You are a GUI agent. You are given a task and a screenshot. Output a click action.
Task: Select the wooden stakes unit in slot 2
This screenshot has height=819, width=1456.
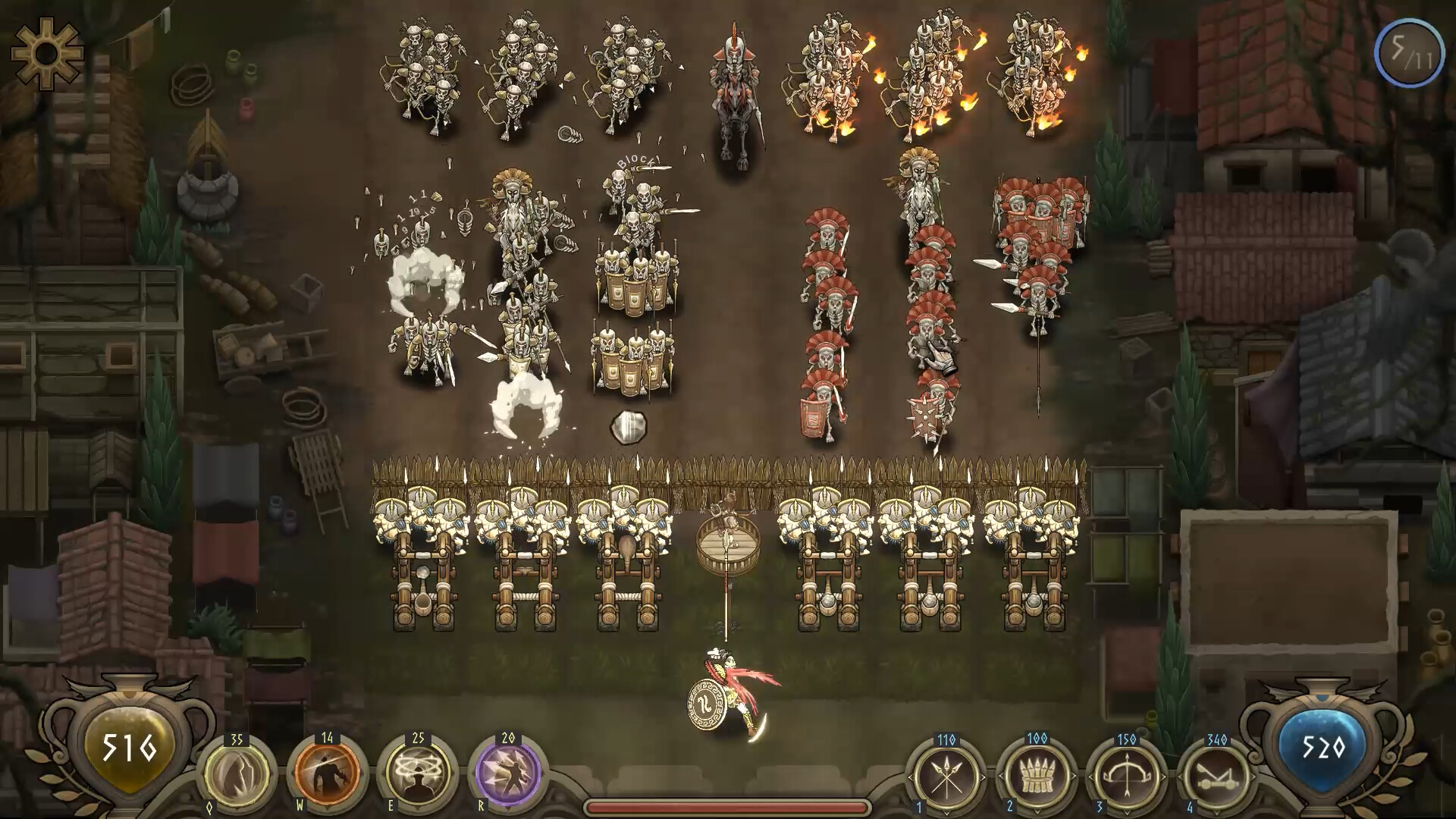(1037, 777)
